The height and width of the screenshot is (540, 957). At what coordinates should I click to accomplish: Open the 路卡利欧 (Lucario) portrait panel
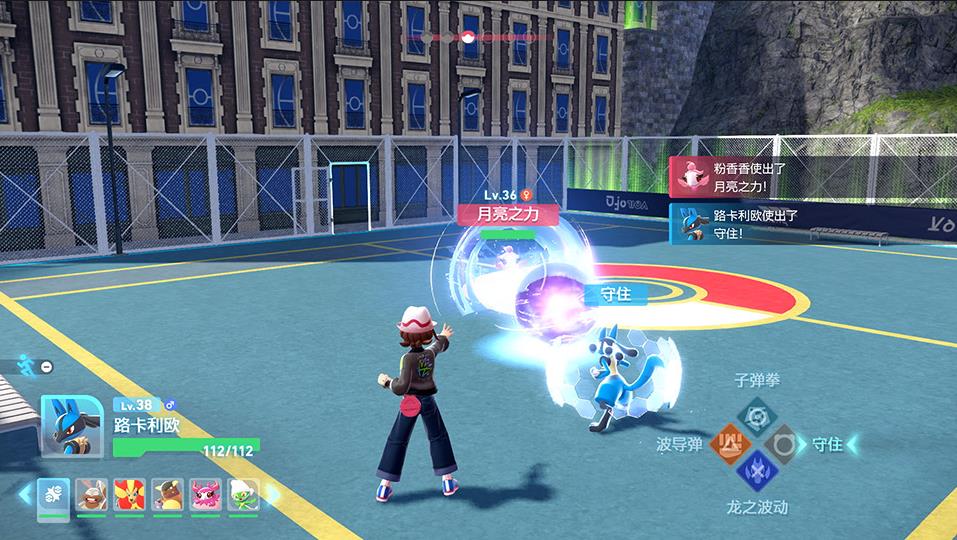pos(71,427)
